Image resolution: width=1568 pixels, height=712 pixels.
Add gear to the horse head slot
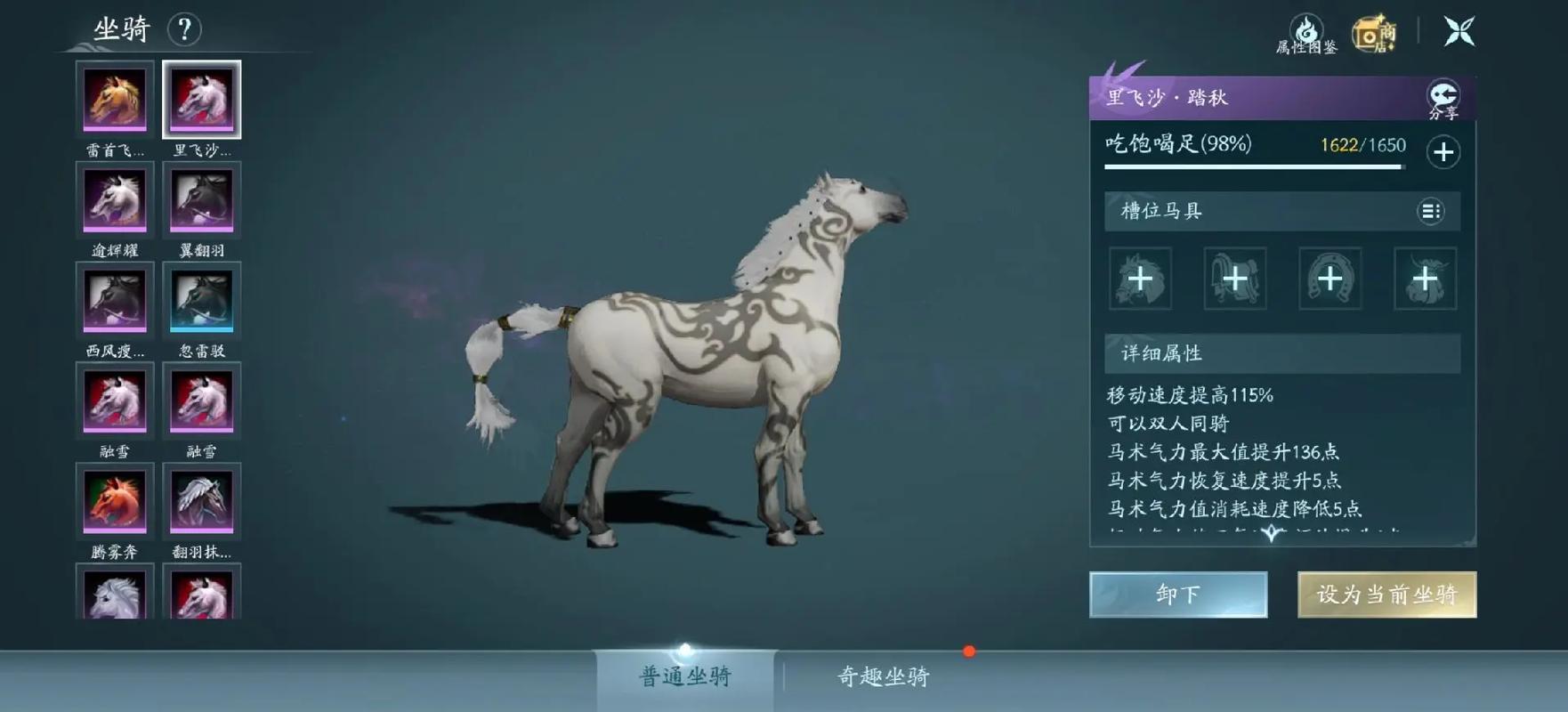click(1143, 279)
